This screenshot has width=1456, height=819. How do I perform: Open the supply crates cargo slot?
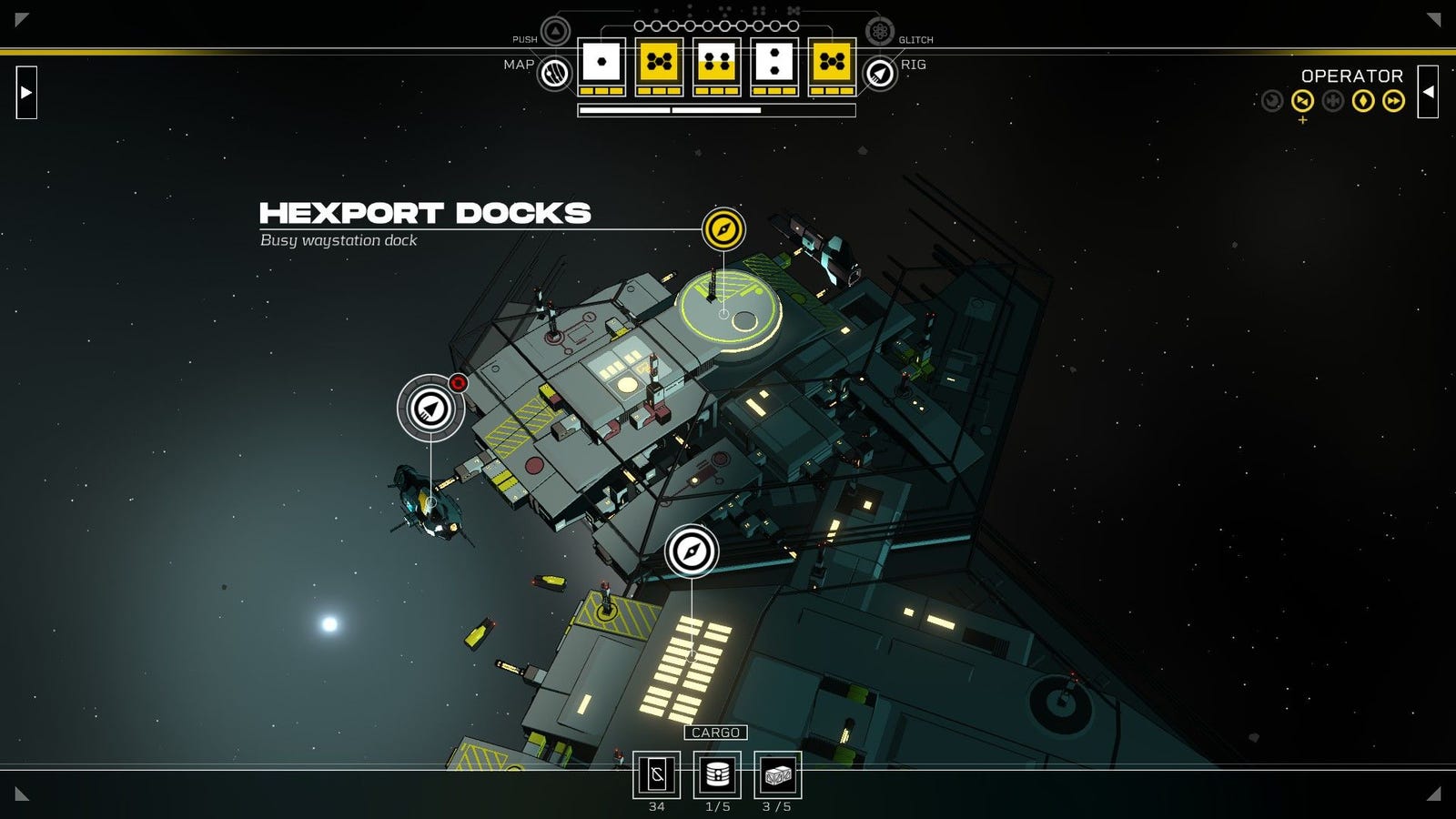click(777, 775)
